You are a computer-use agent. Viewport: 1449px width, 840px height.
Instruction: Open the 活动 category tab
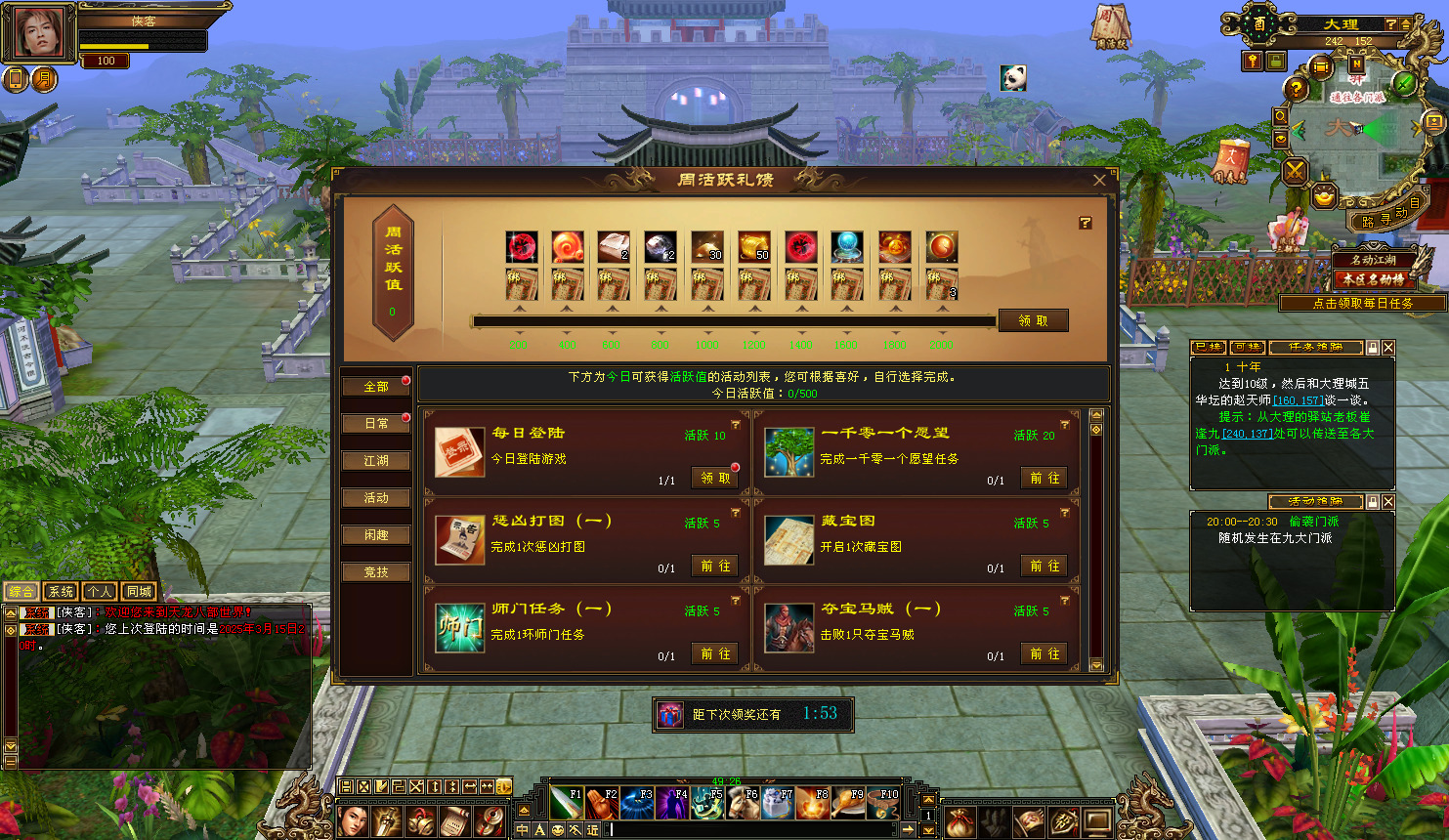(376, 498)
